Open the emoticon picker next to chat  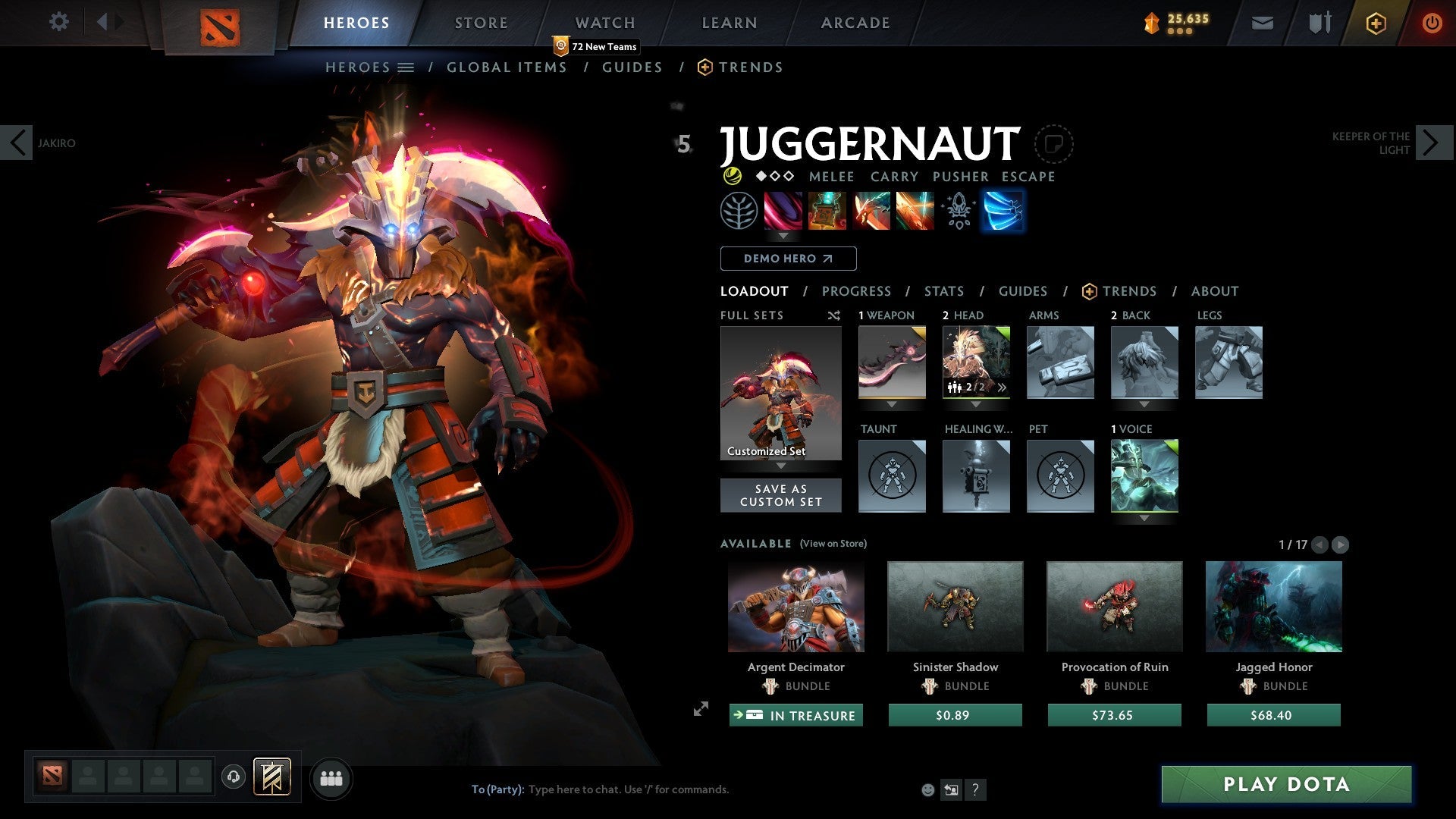click(x=927, y=789)
